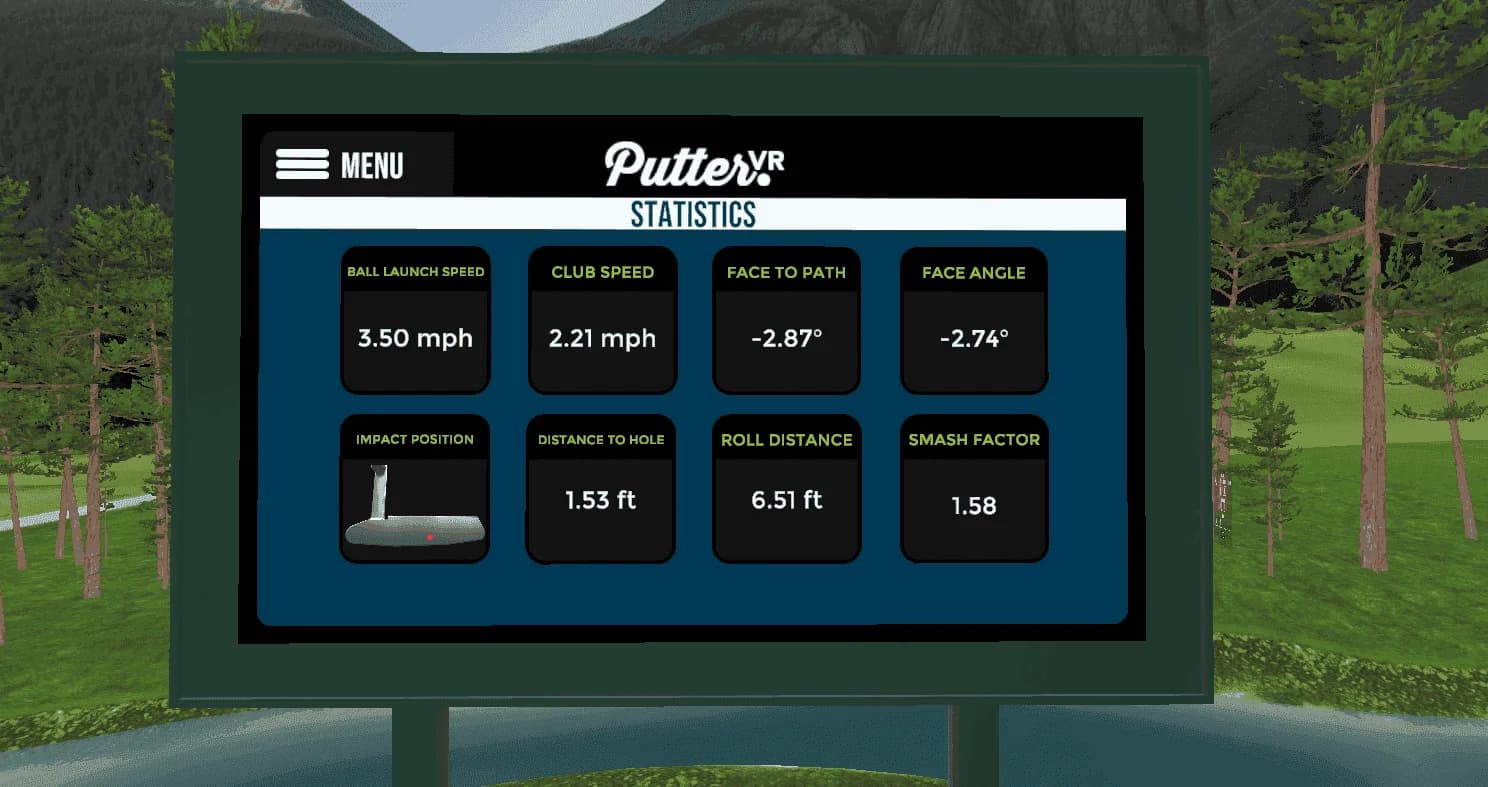Click the 2.21 mph club speed reading
1488x787 pixels.
click(601, 339)
